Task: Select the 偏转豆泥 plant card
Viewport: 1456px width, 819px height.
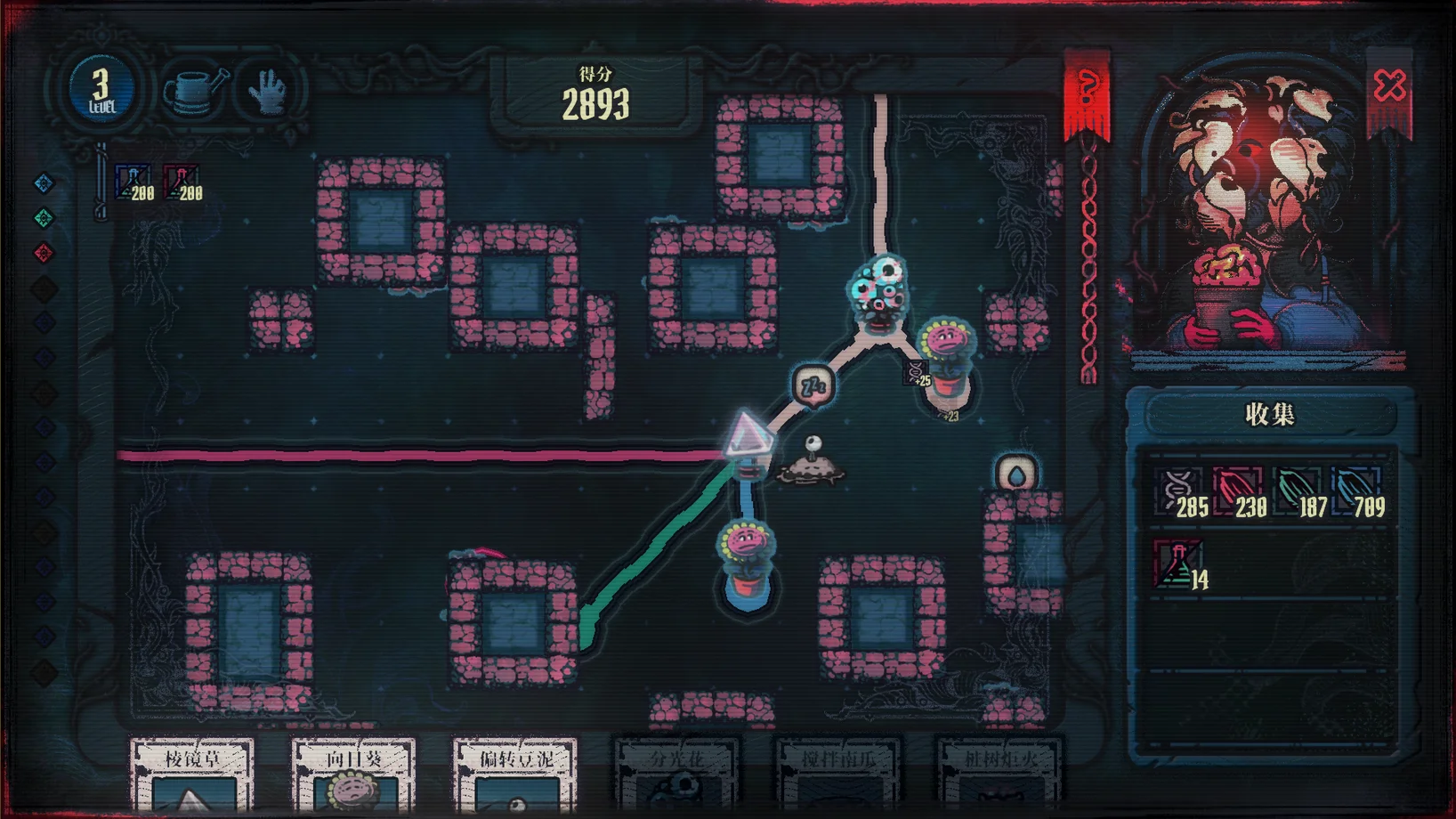Action: click(514, 774)
